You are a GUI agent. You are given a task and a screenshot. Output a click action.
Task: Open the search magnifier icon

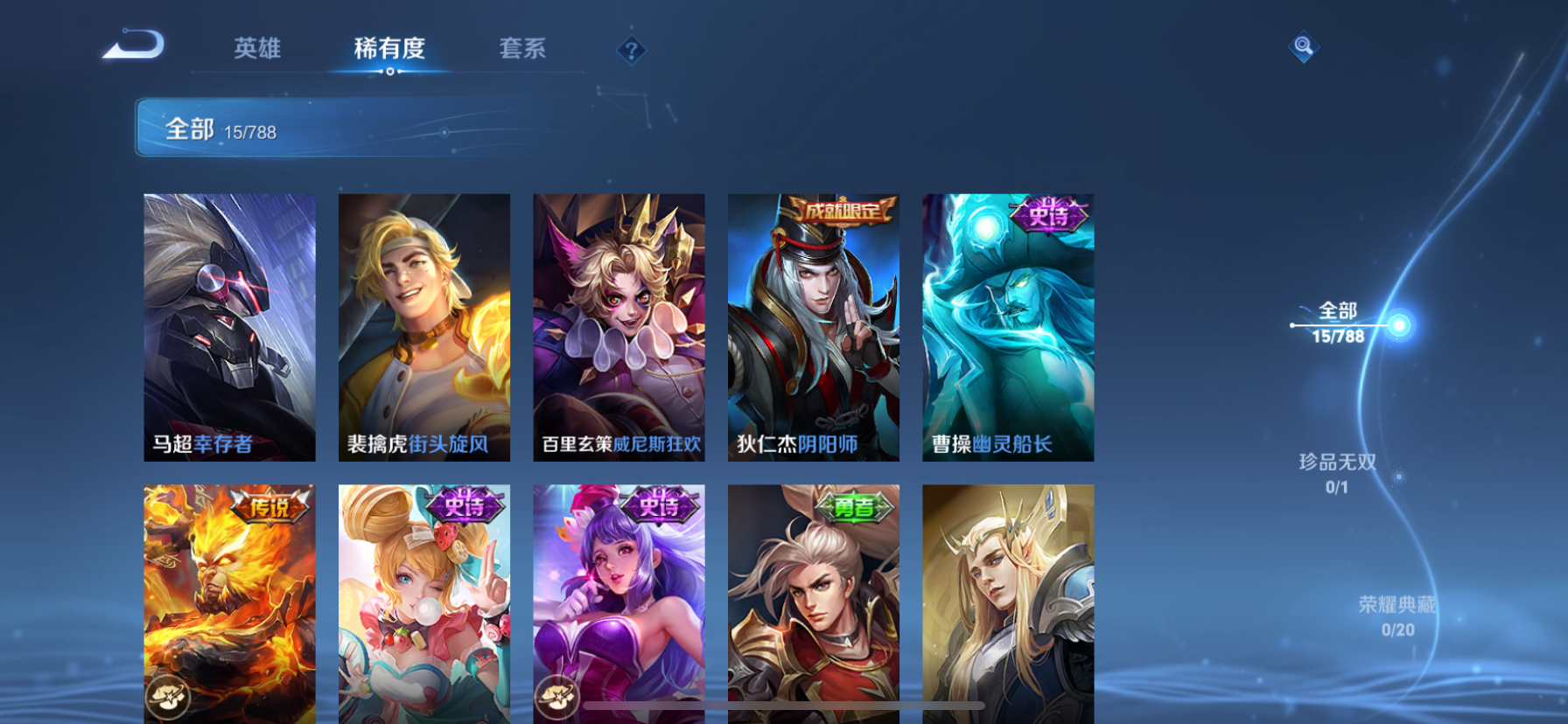(x=1303, y=45)
